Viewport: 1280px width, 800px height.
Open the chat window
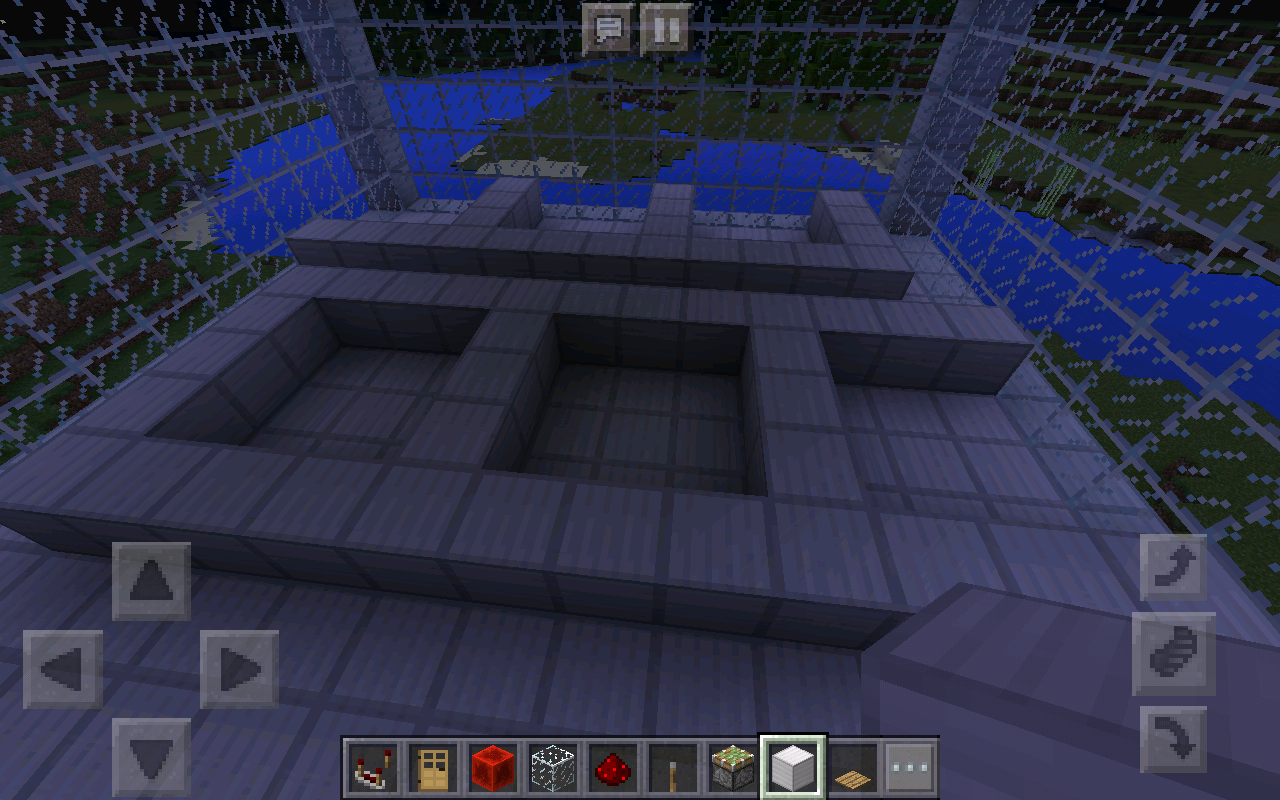605,30
